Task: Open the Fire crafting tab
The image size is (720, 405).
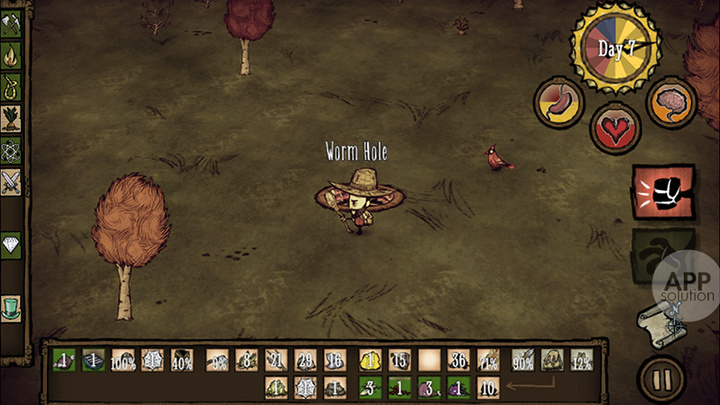Action: point(11,58)
